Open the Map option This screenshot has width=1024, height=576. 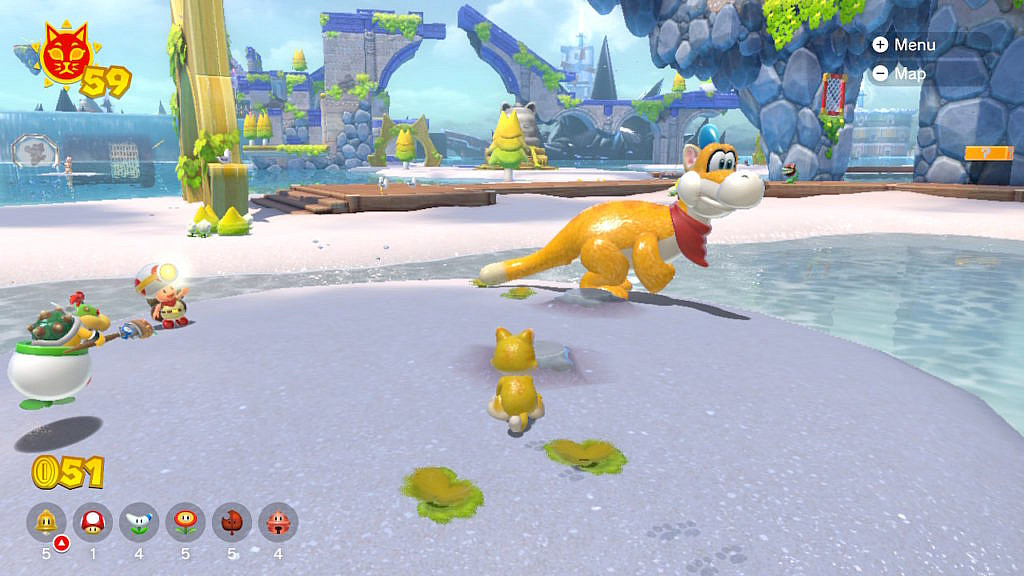coord(900,73)
